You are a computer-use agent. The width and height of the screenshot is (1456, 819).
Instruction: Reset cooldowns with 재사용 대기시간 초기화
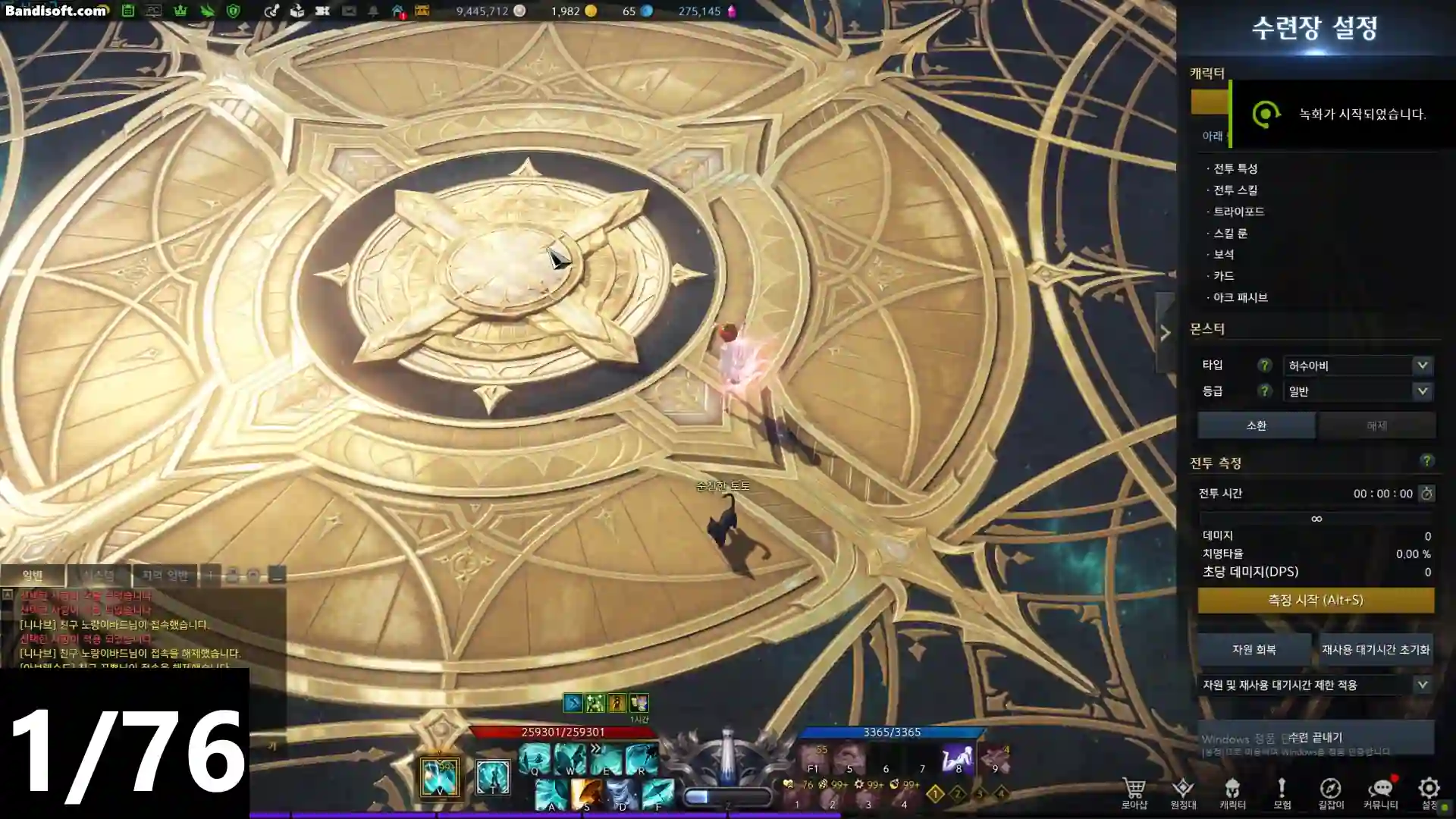click(1375, 650)
